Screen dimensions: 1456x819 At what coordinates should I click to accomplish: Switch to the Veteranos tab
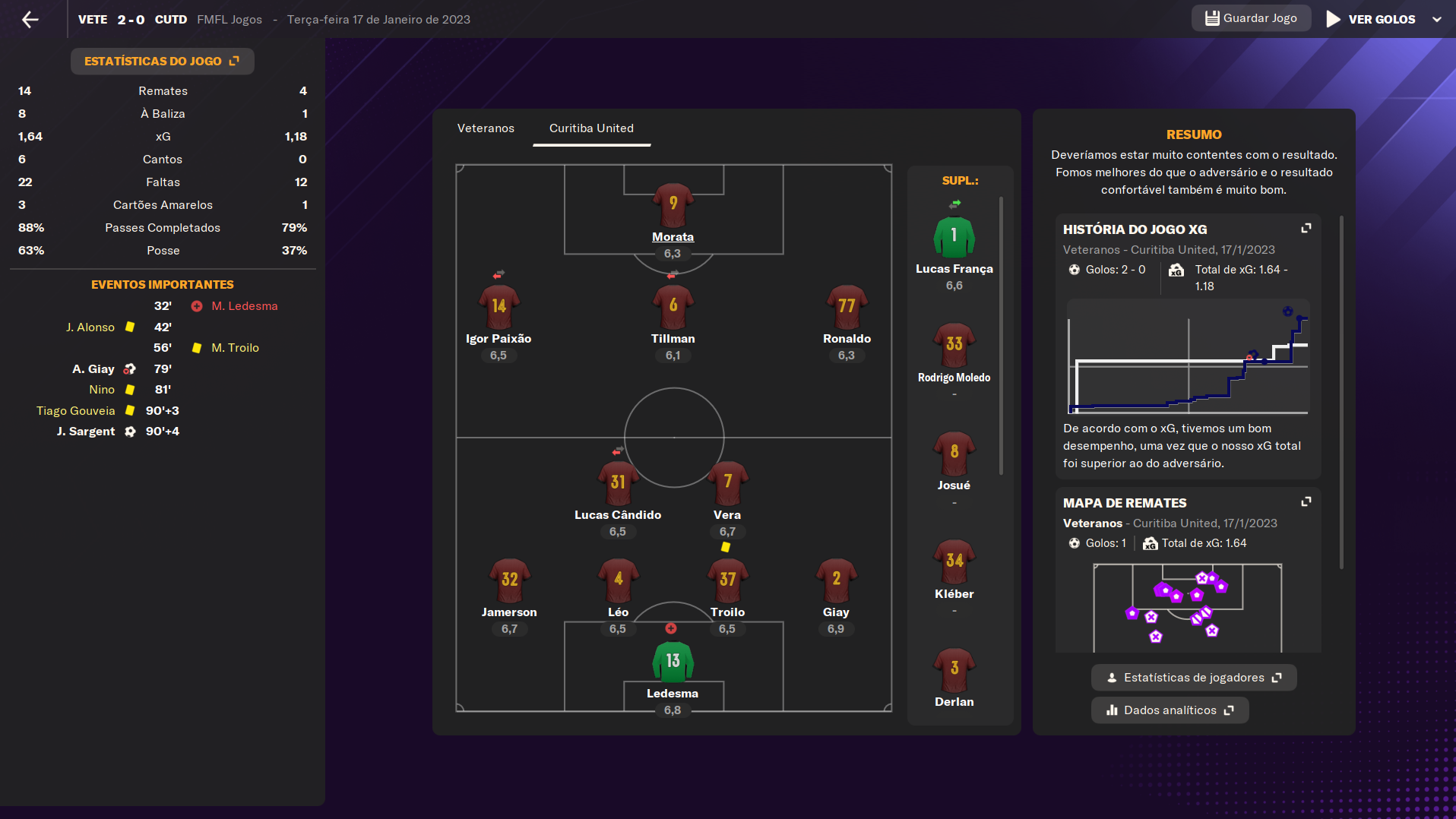tap(486, 128)
